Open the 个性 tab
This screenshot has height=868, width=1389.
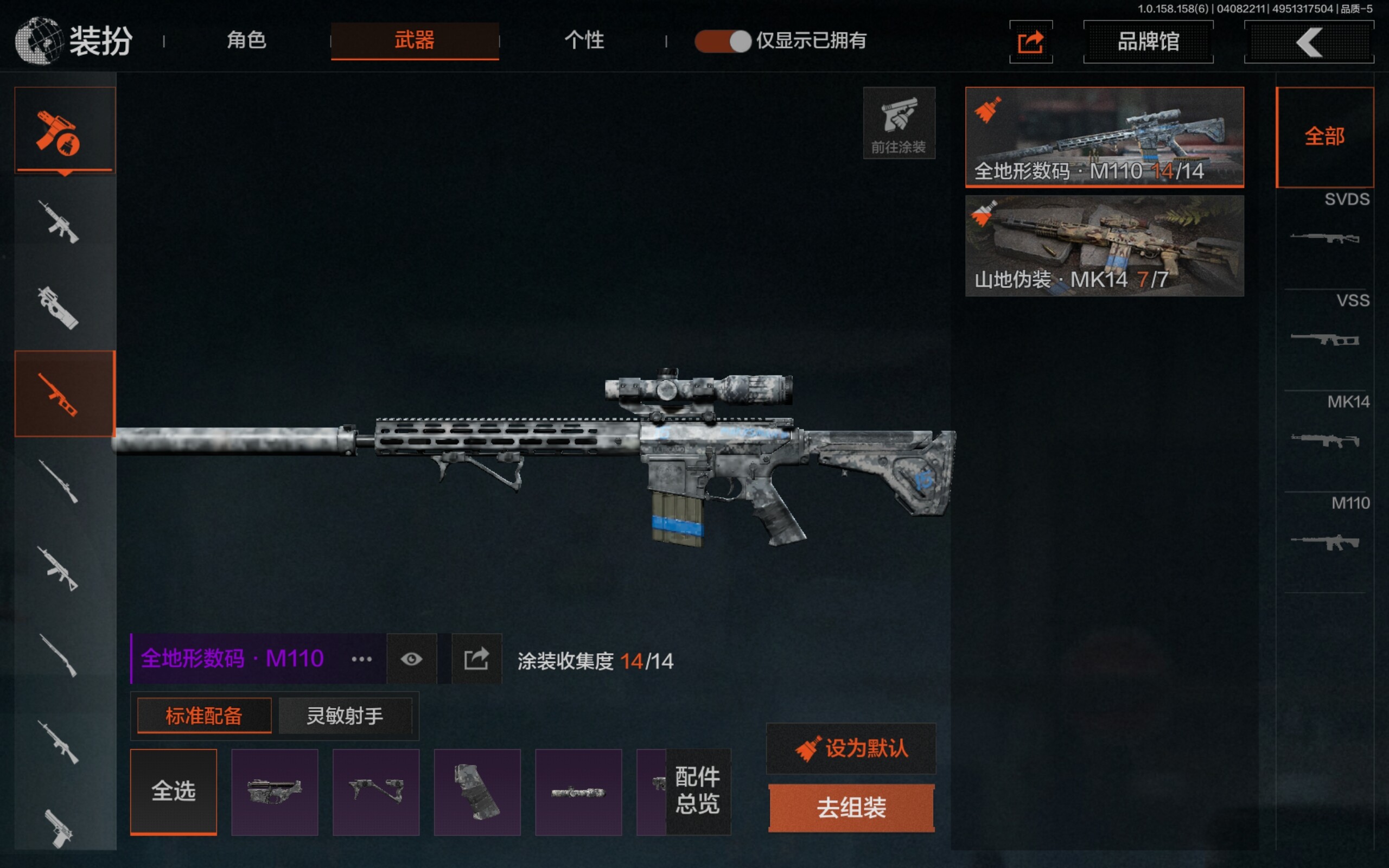tap(584, 40)
